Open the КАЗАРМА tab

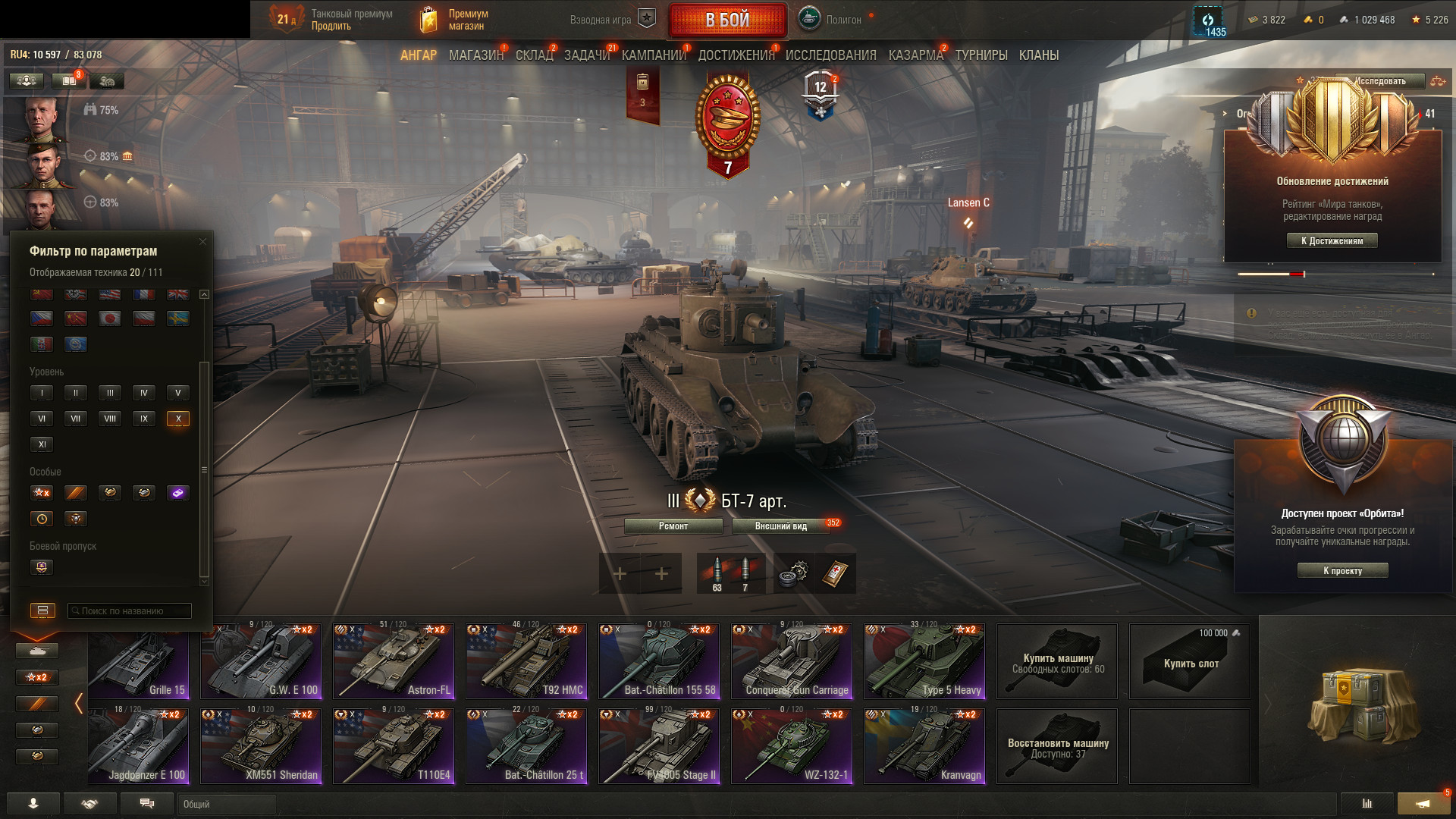pos(915,55)
